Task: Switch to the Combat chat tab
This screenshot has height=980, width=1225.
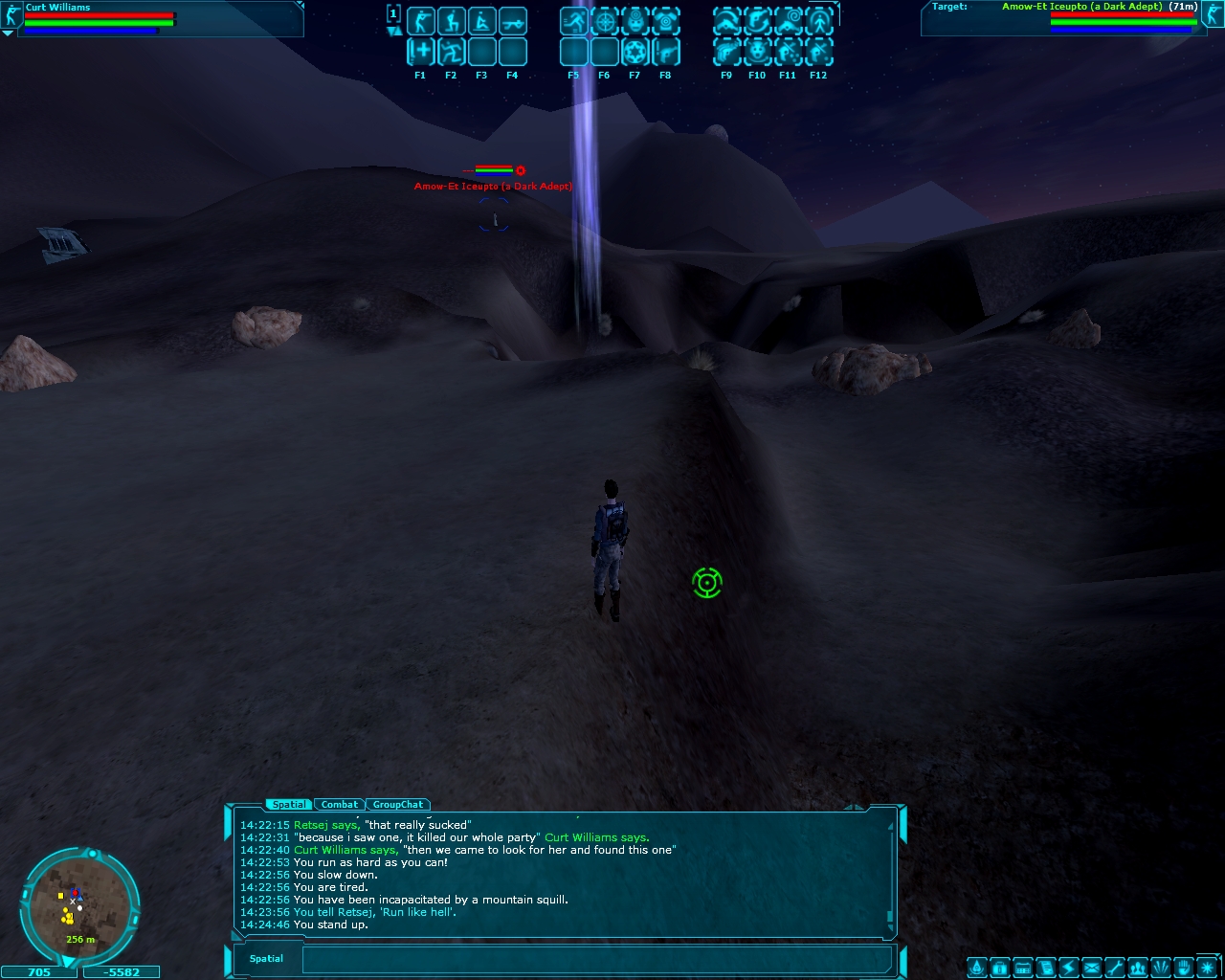Action: (340, 805)
